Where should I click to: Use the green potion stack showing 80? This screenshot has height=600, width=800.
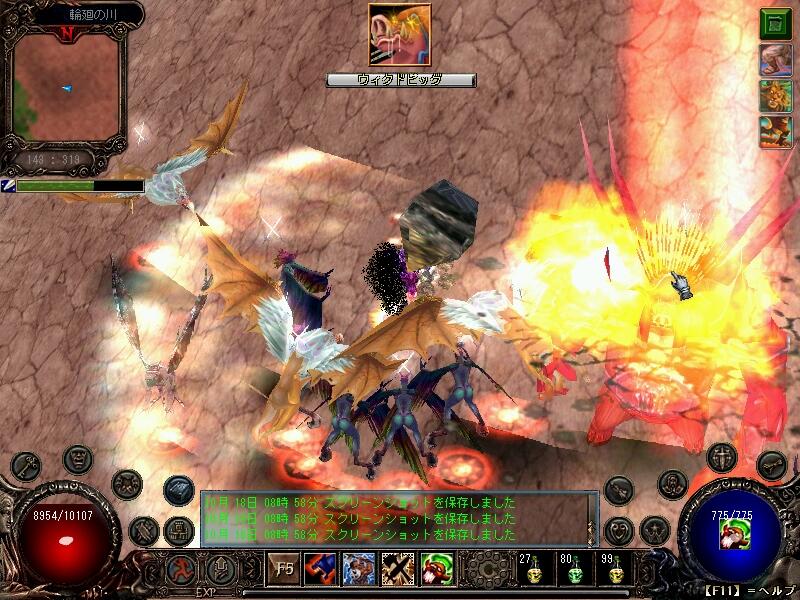(575, 571)
